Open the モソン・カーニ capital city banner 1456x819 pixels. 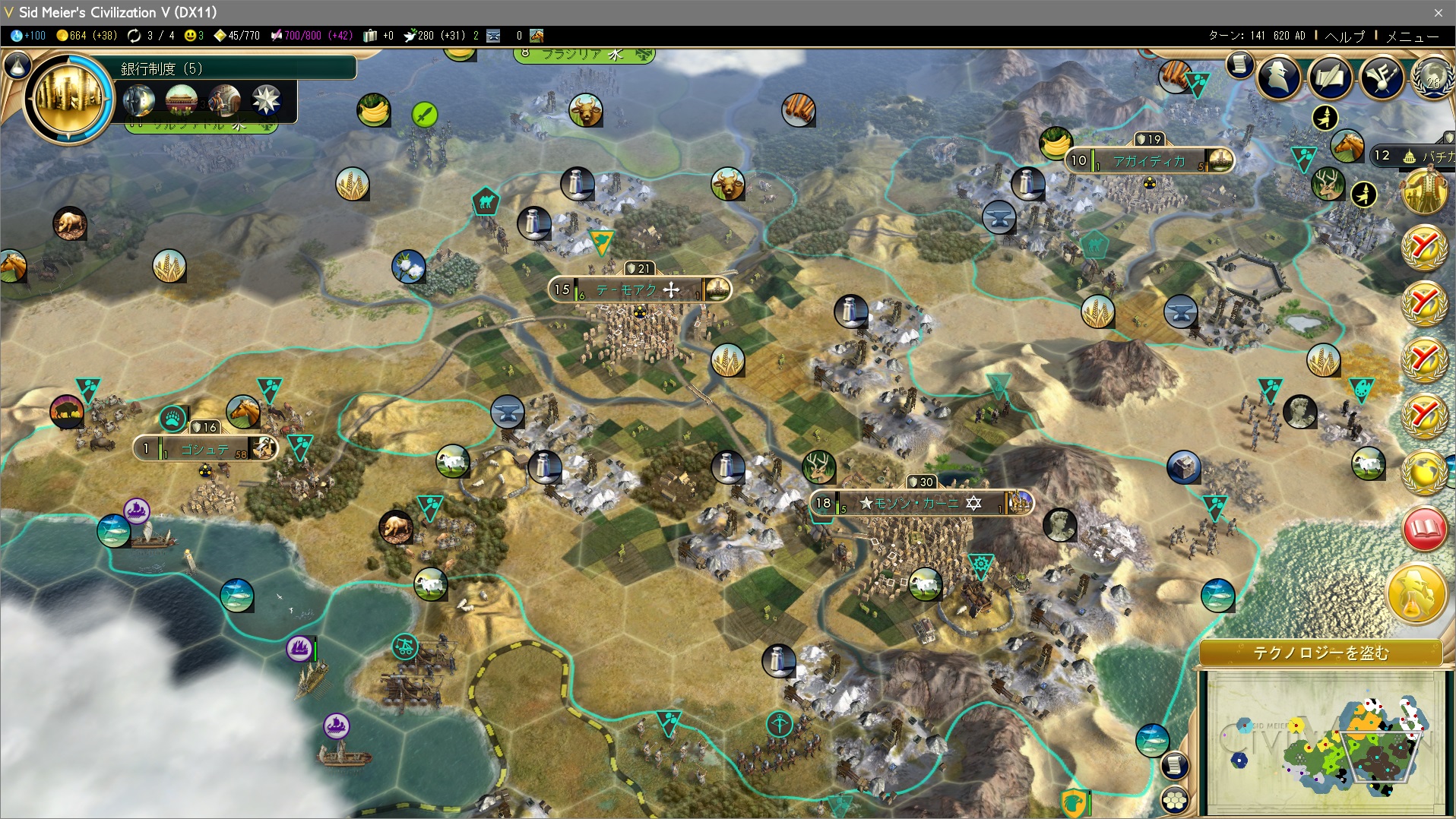(919, 503)
